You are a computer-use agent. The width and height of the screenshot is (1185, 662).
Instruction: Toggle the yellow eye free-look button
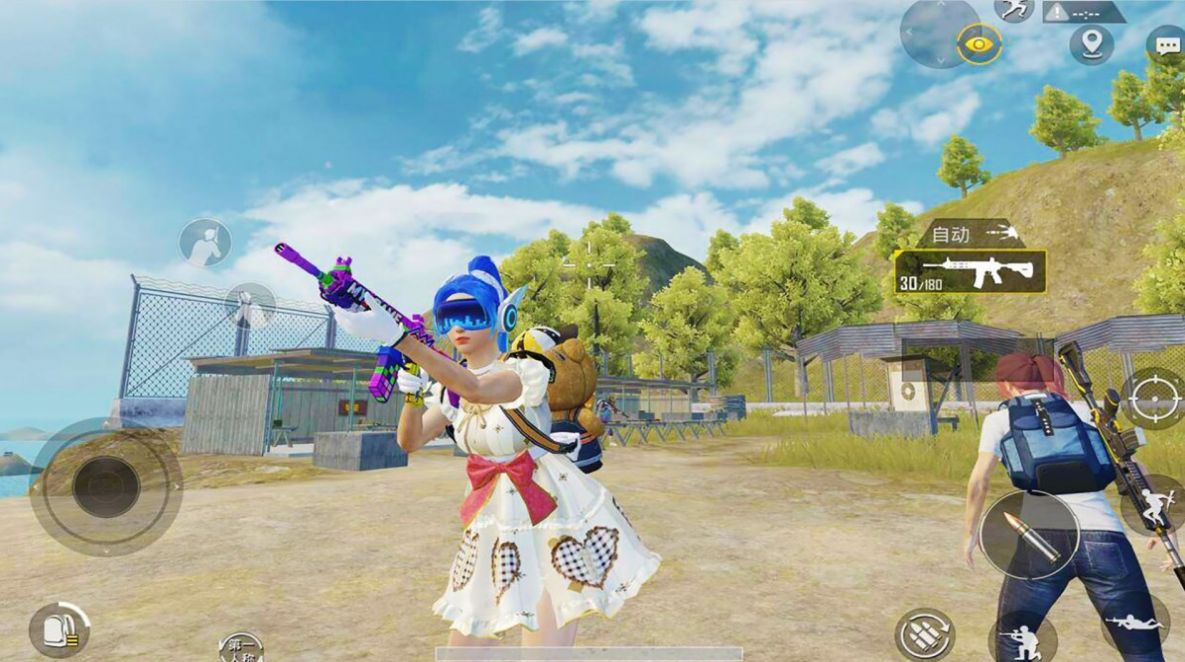979,43
